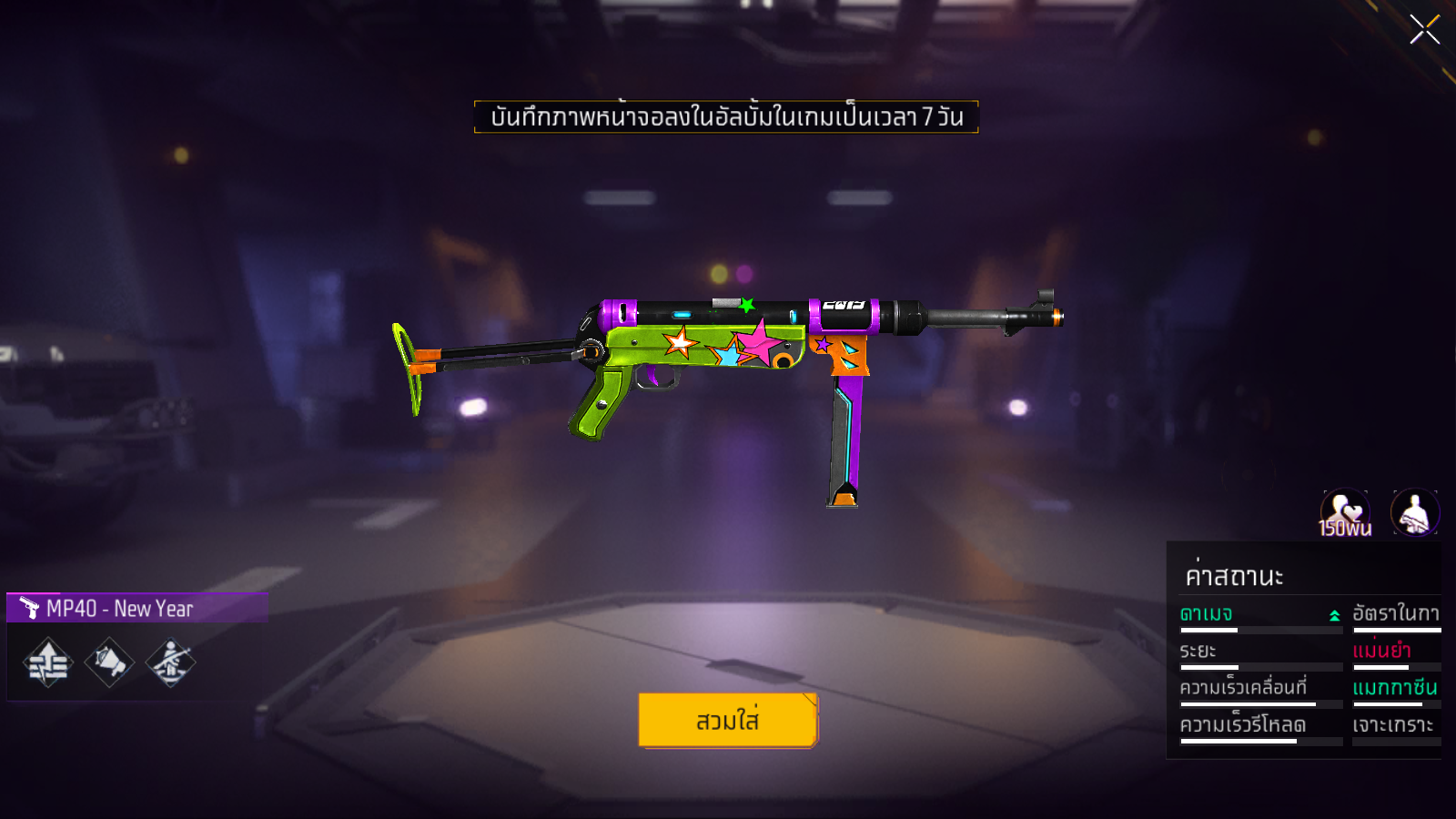Tap the character holding weapon preview icon
This screenshot has width=1456, height=819.
point(1415,512)
